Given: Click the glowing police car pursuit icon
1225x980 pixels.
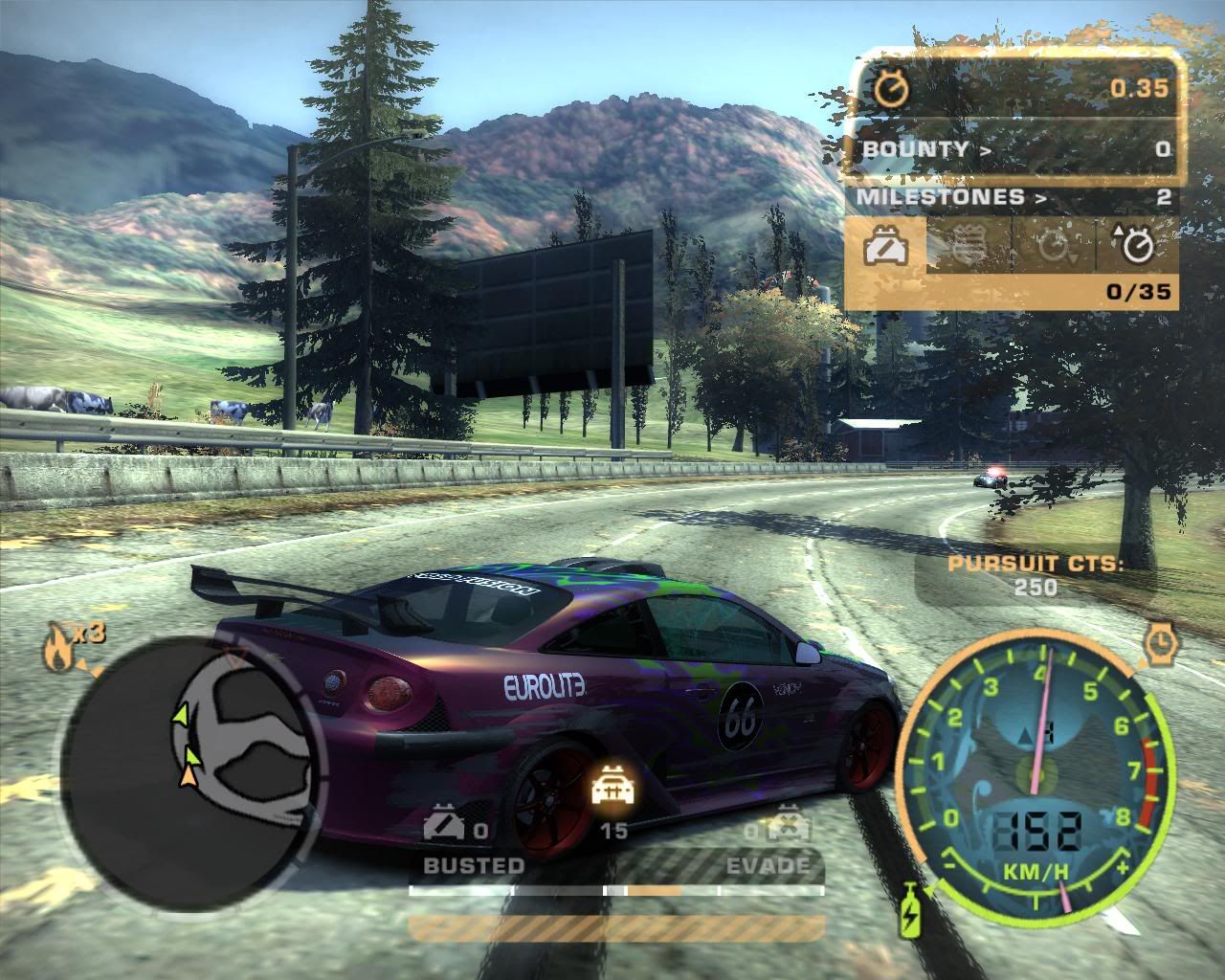Looking at the screenshot, I should pos(611,788).
